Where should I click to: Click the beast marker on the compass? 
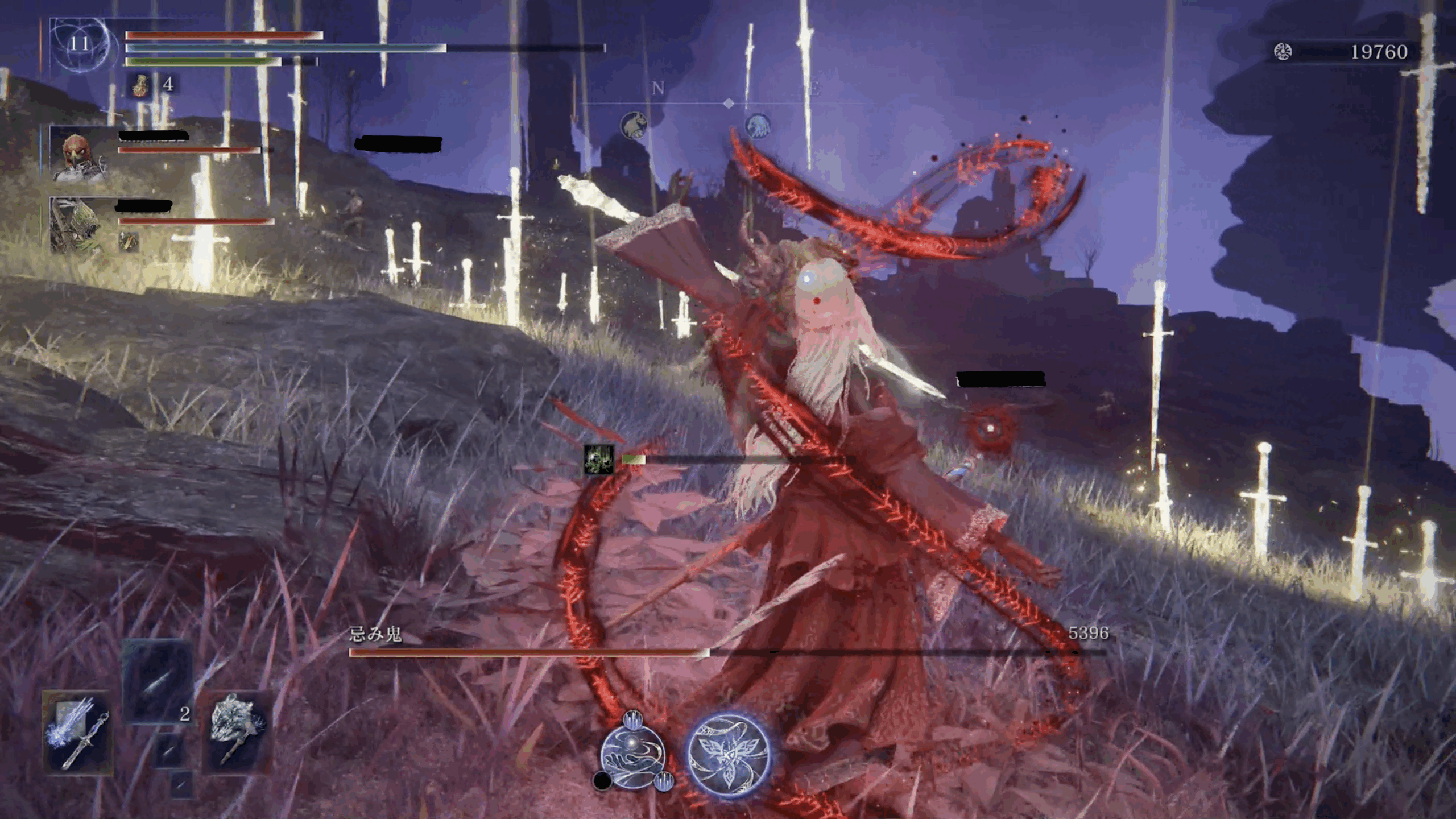point(634,125)
